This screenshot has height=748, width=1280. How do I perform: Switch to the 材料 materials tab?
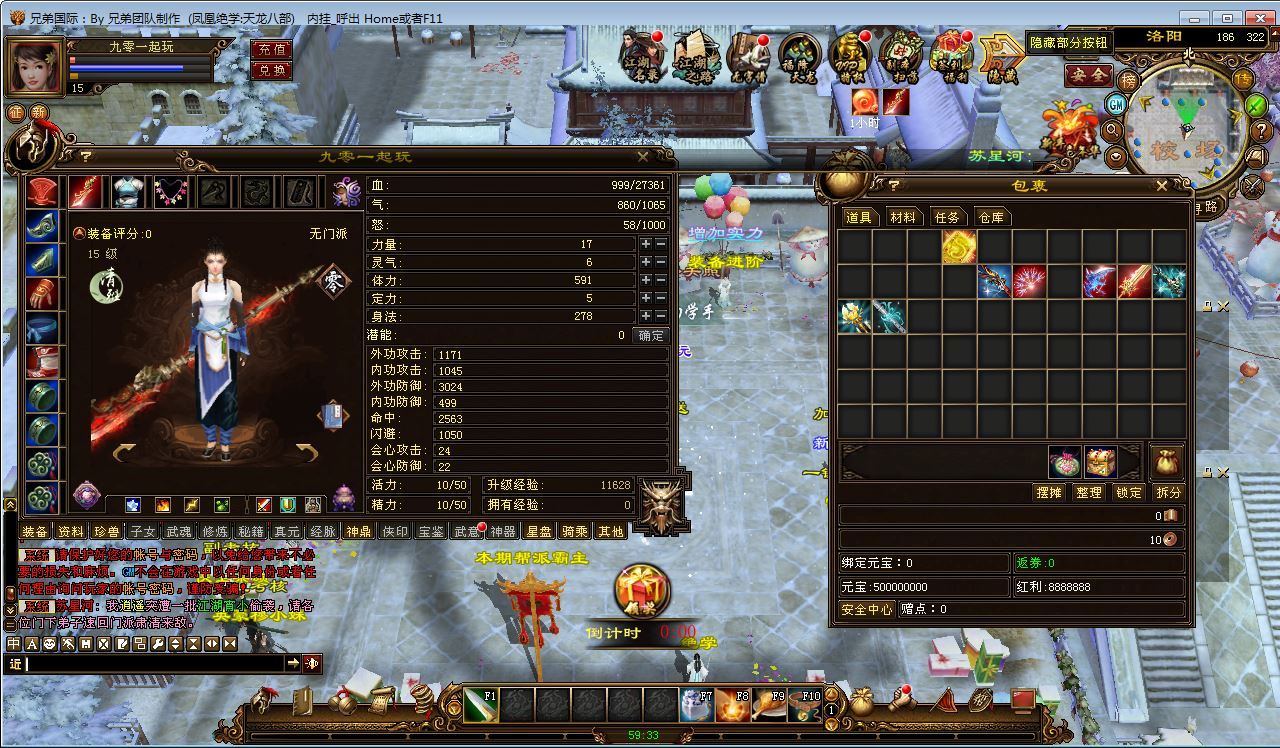click(902, 217)
